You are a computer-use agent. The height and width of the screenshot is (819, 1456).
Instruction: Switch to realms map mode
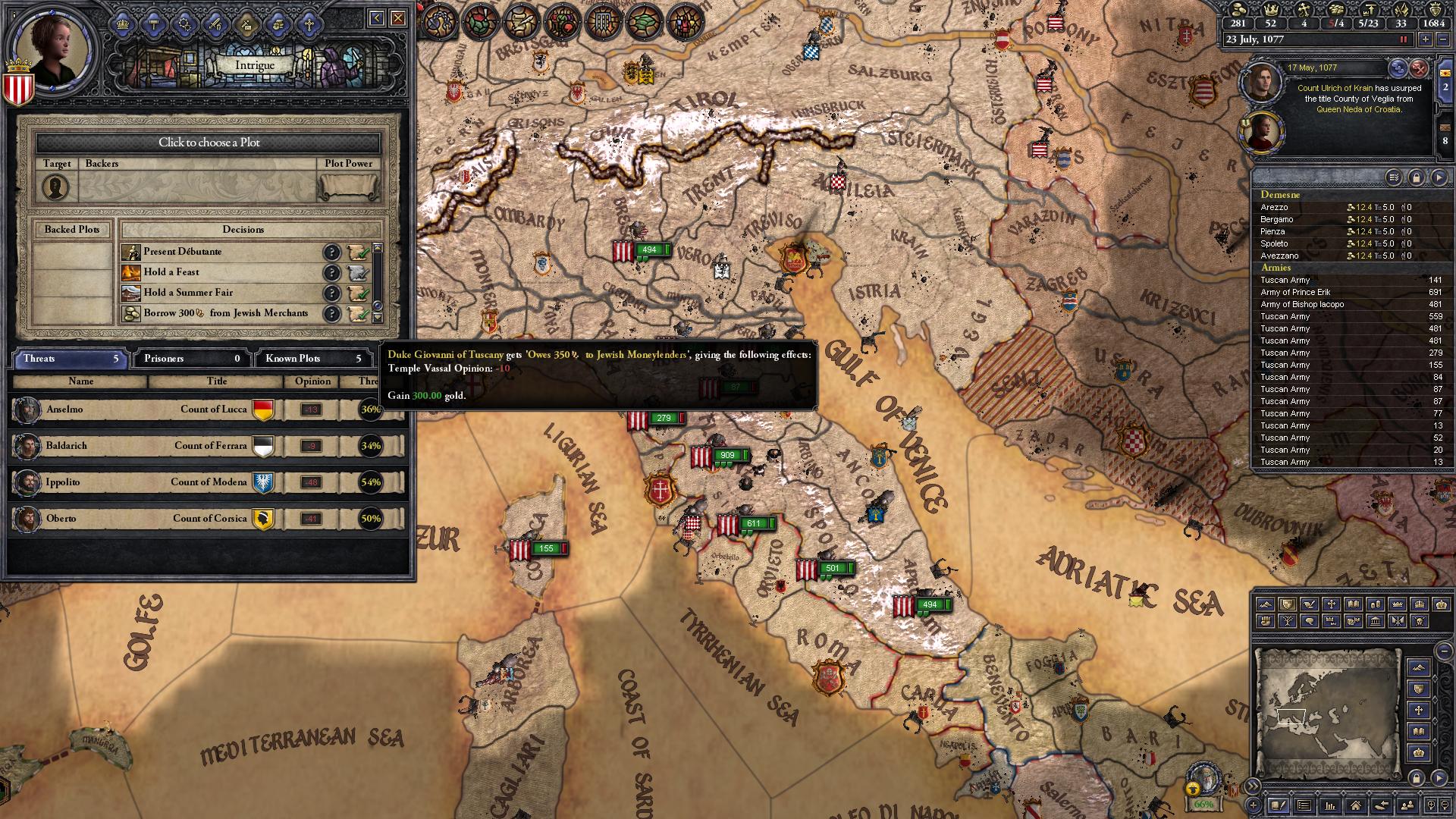1287,604
